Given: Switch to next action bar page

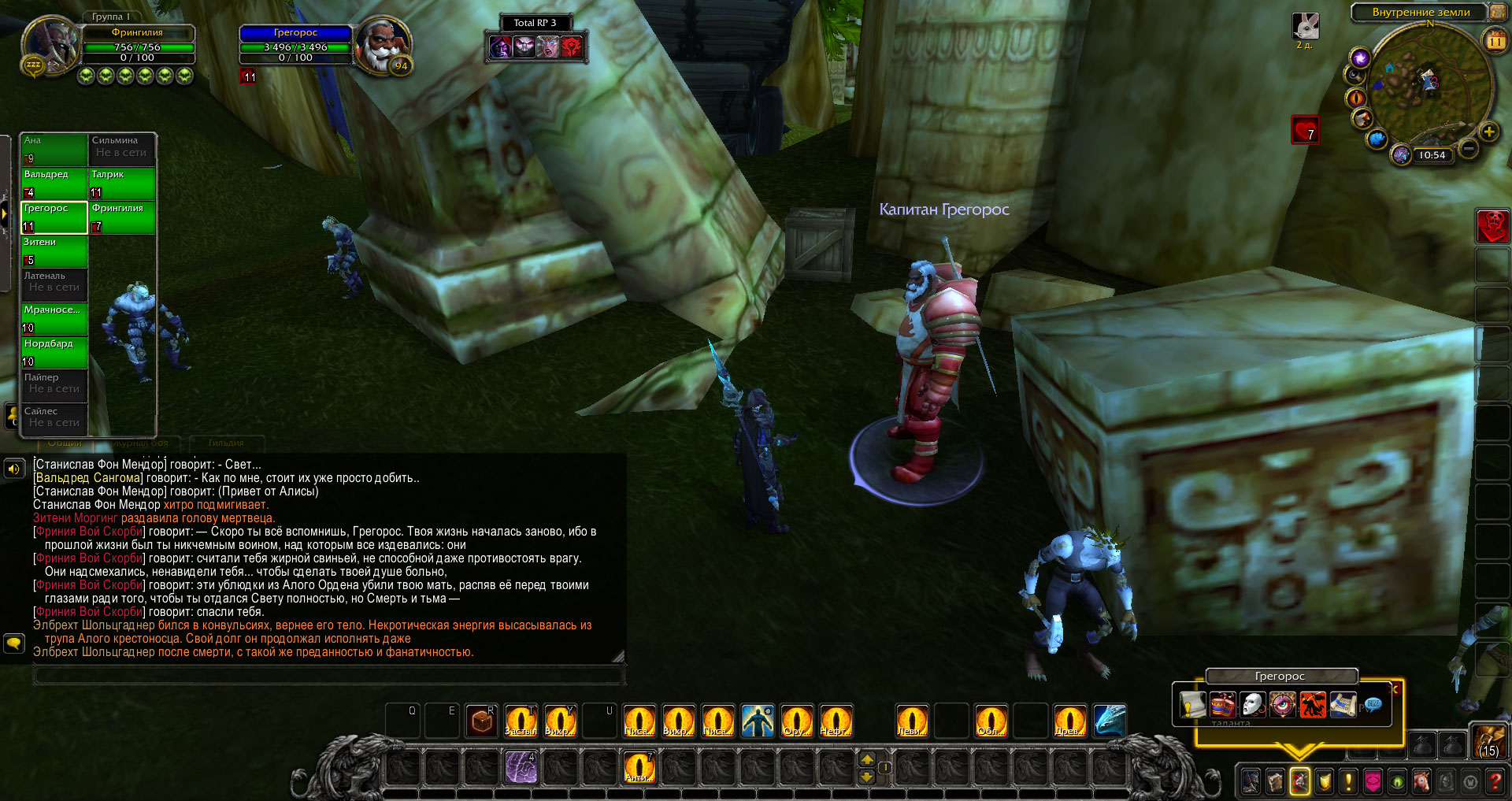Looking at the screenshot, I should 867,759.
